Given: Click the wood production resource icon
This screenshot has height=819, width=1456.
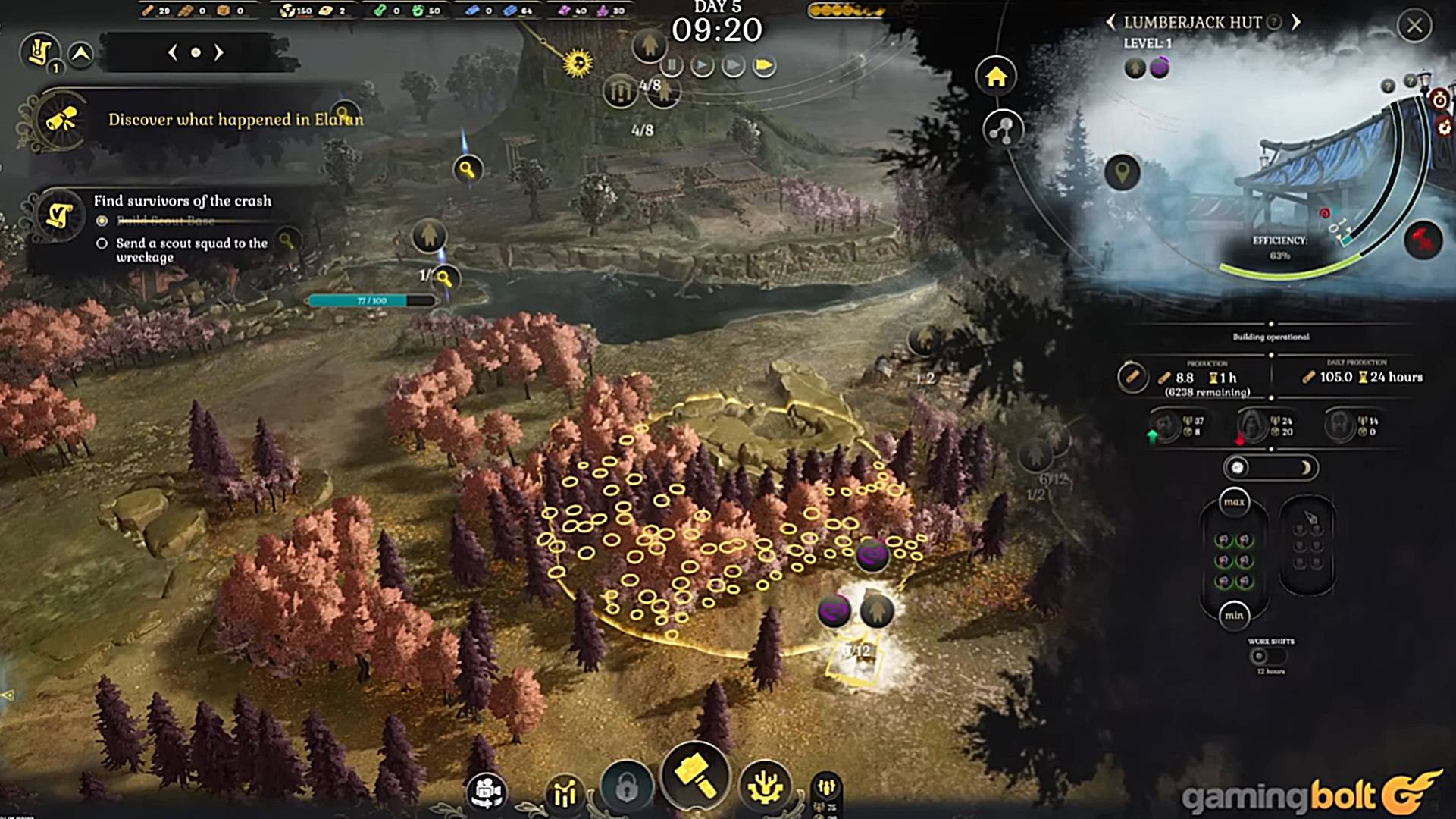Looking at the screenshot, I should [x=1132, y=377].
